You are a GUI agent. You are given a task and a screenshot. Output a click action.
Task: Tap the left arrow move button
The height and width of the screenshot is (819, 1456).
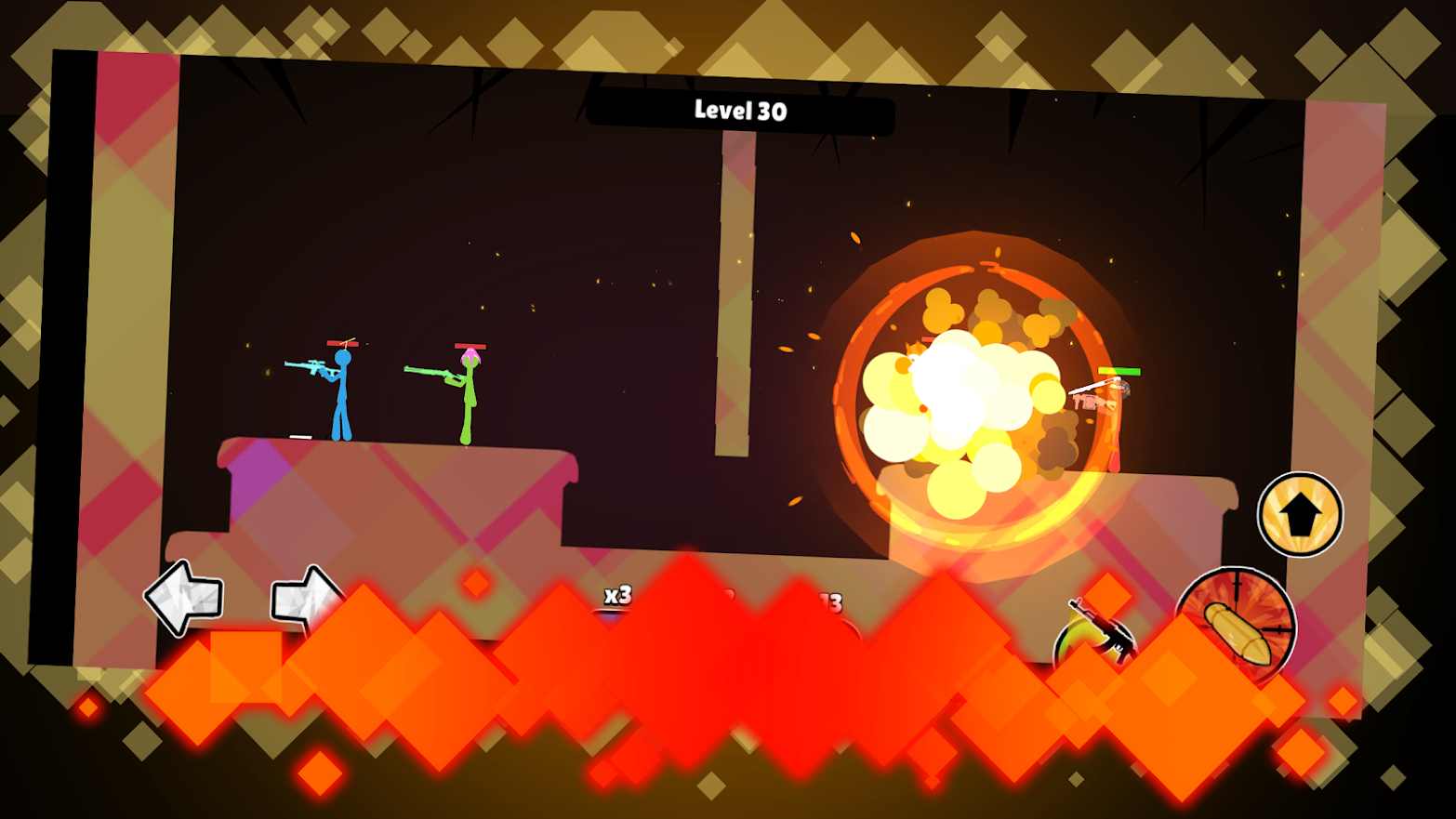tap(185, 598)
